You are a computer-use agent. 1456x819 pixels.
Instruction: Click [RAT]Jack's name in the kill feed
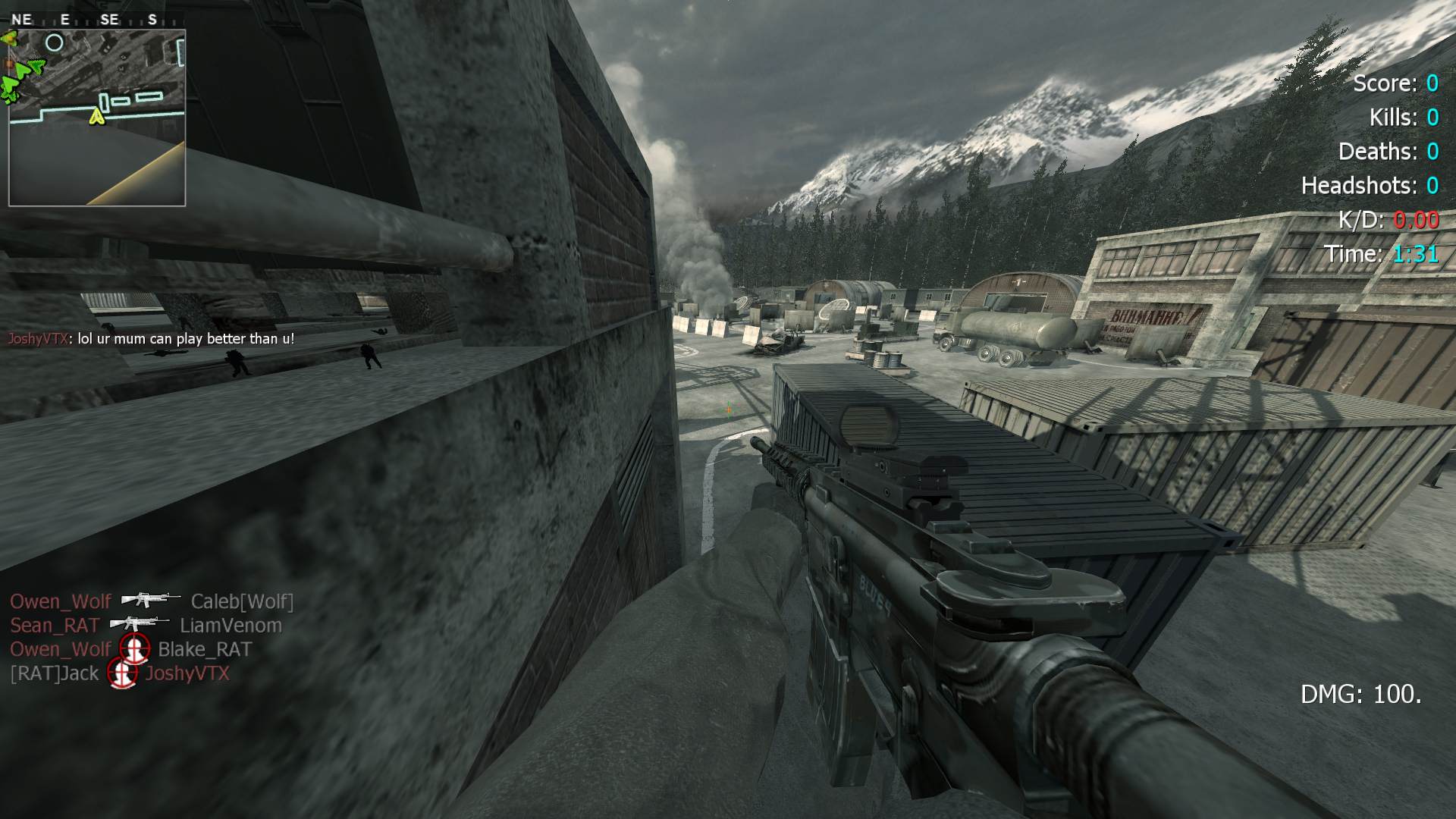pyautogui.click(x=55, y=673)
